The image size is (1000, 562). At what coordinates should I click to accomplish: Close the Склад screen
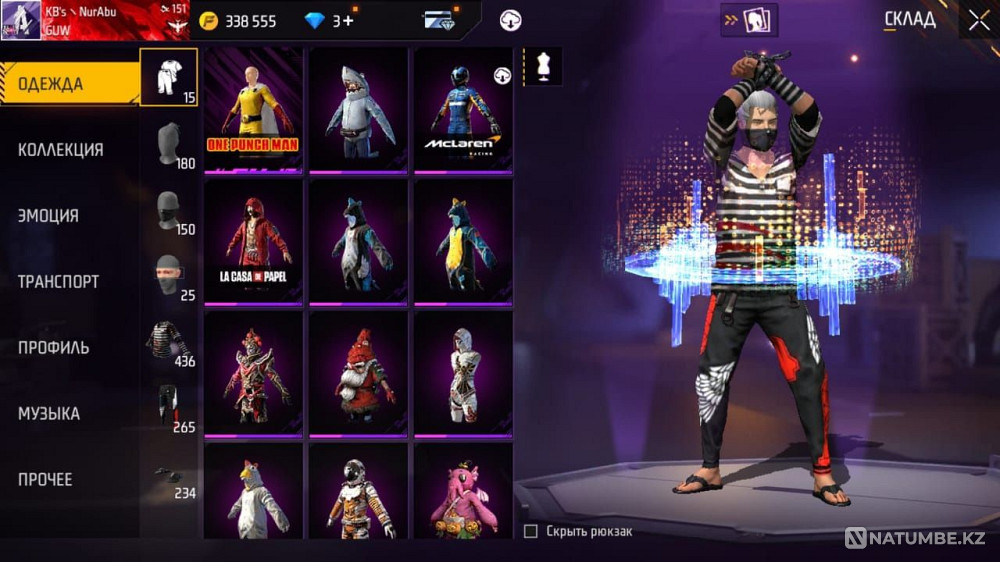click(977, 20)
